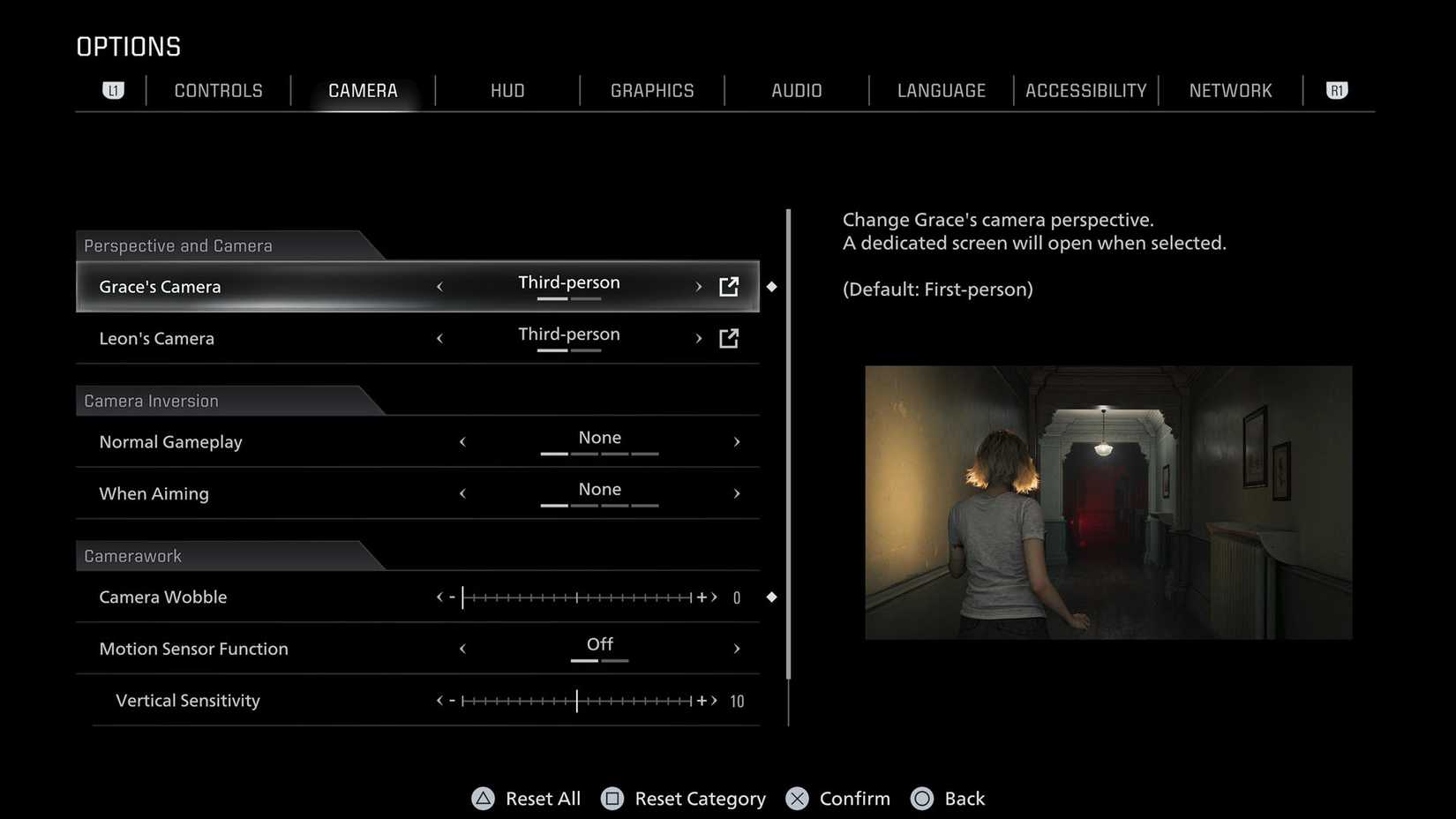Switch Normal Gameplay camera inversion from None
1456x819 pixels.
599,438
